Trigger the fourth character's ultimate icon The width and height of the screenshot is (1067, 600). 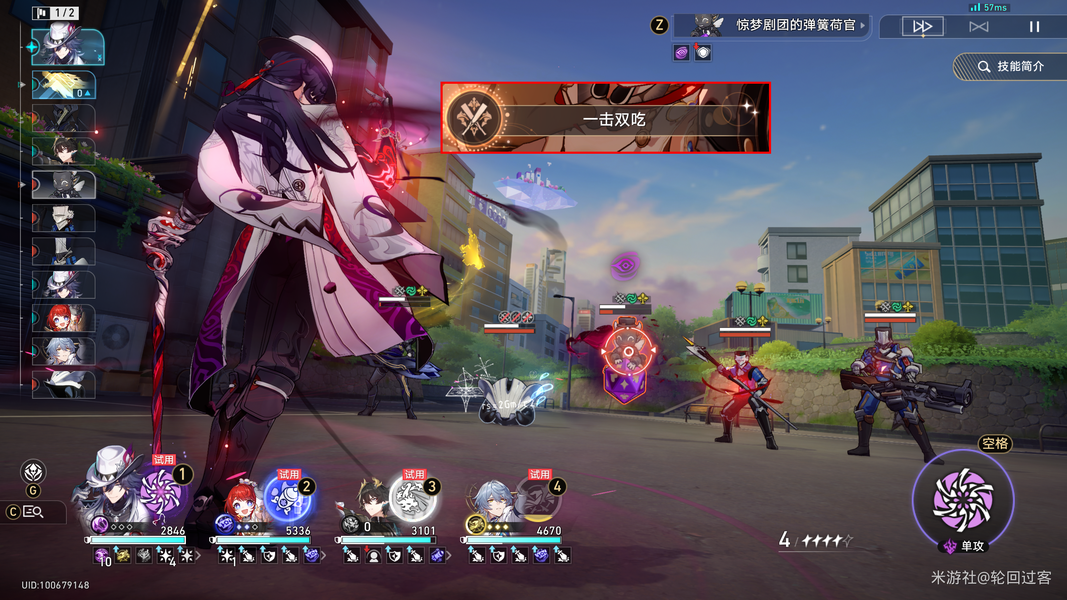[x=538, y=496]
